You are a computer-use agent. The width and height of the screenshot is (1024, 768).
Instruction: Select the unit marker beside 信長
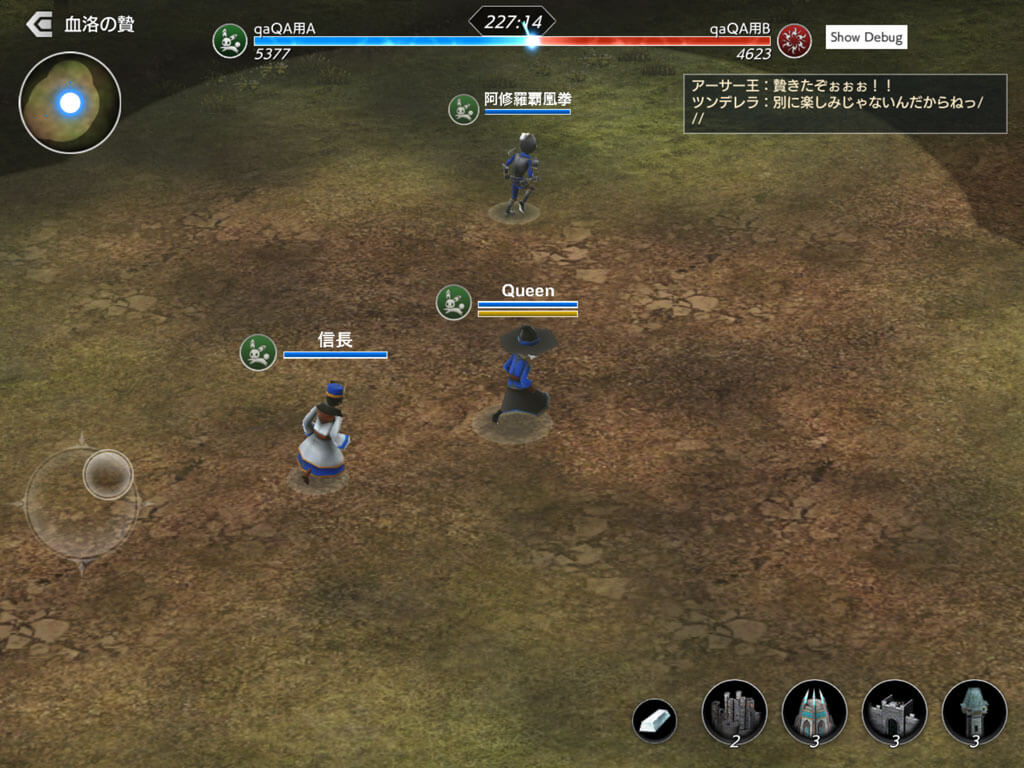[258, 352]
